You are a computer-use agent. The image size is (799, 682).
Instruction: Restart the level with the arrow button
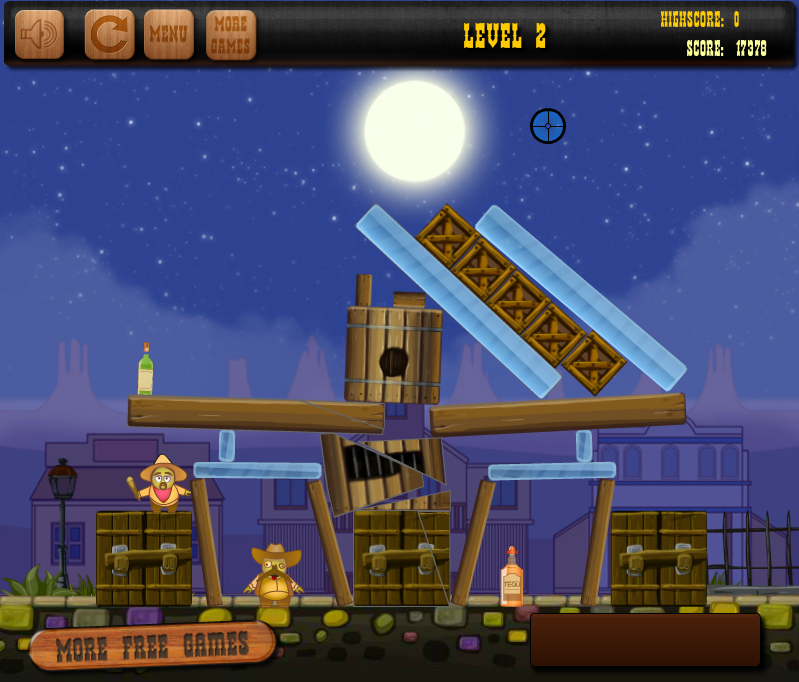click(x=109, y=35)
